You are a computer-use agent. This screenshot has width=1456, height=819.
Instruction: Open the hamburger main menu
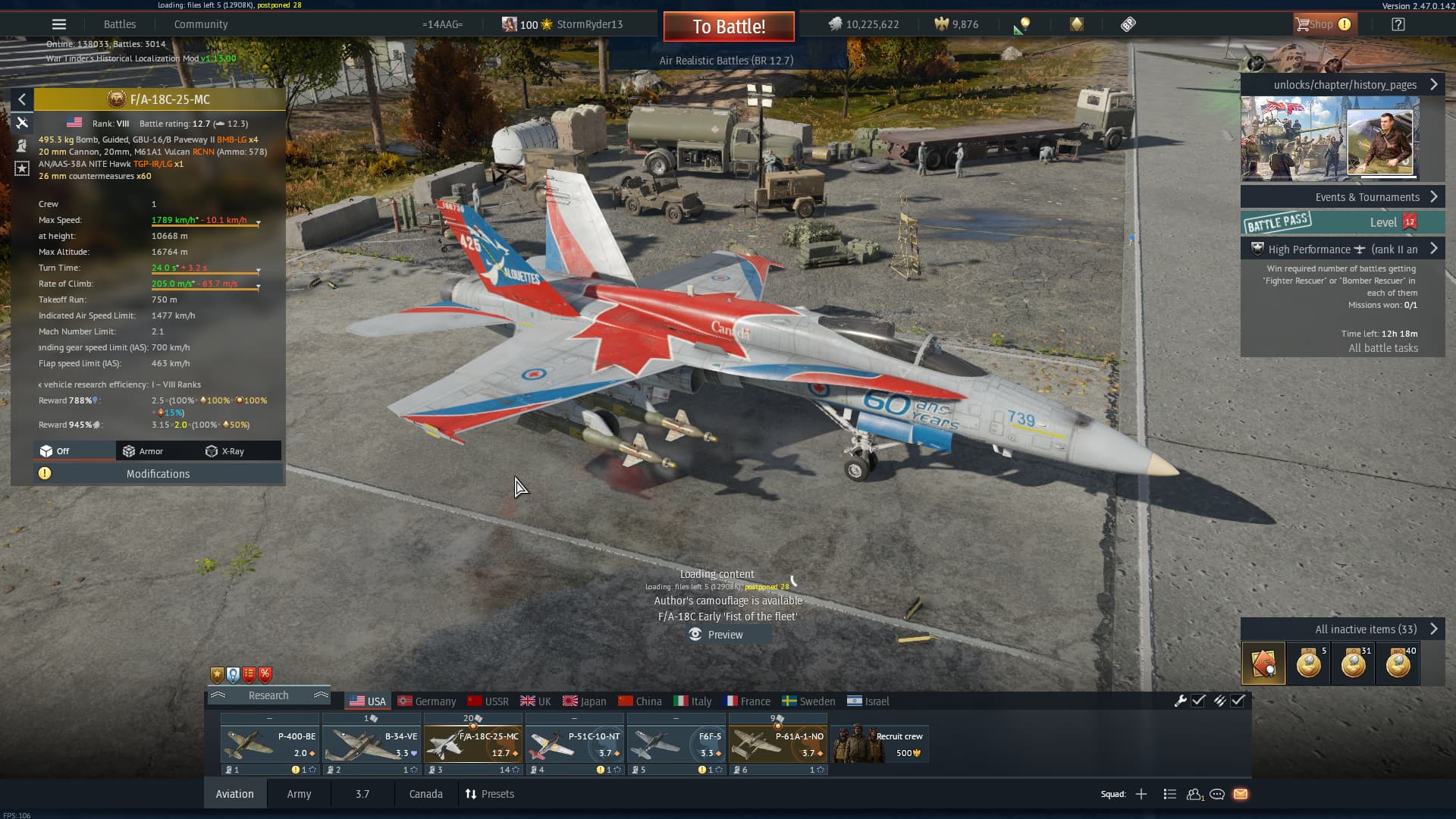59,24
